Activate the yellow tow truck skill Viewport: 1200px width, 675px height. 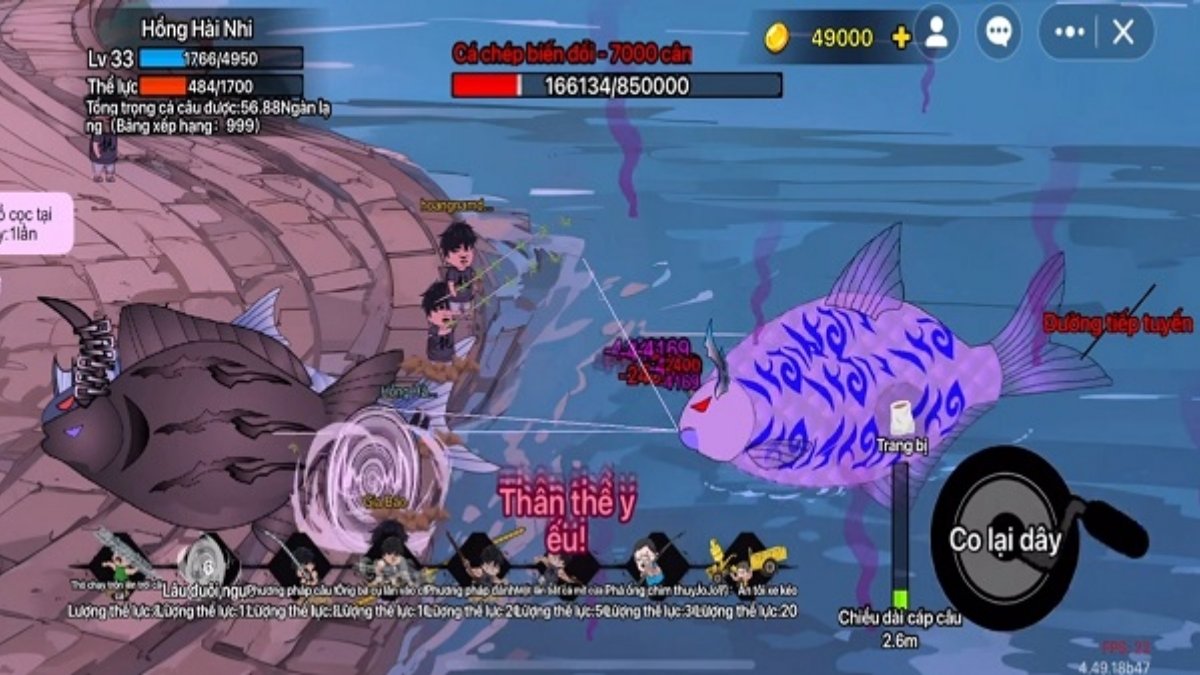click(746, 562)
